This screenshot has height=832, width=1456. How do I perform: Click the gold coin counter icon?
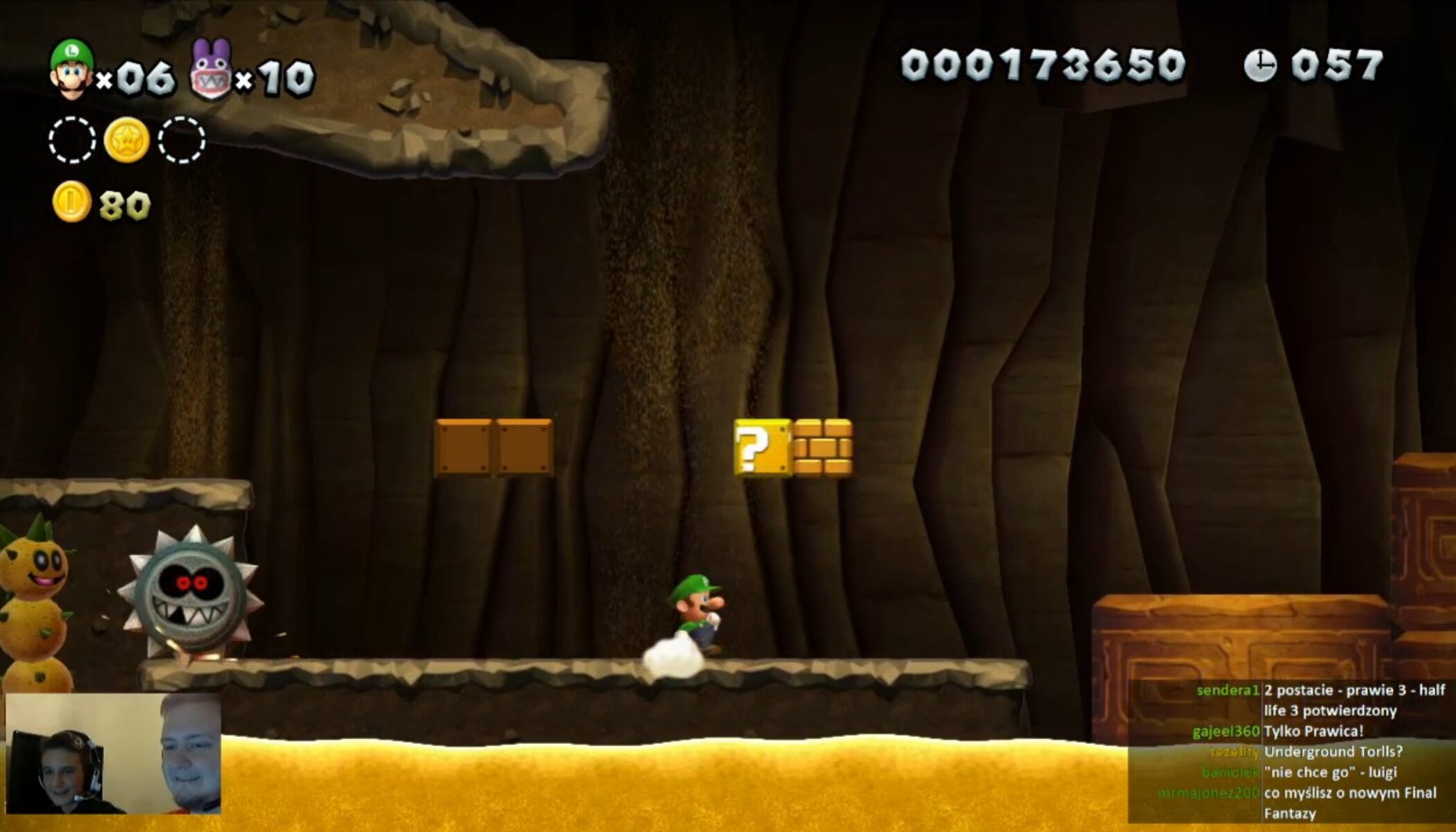(x=71, y=202)
